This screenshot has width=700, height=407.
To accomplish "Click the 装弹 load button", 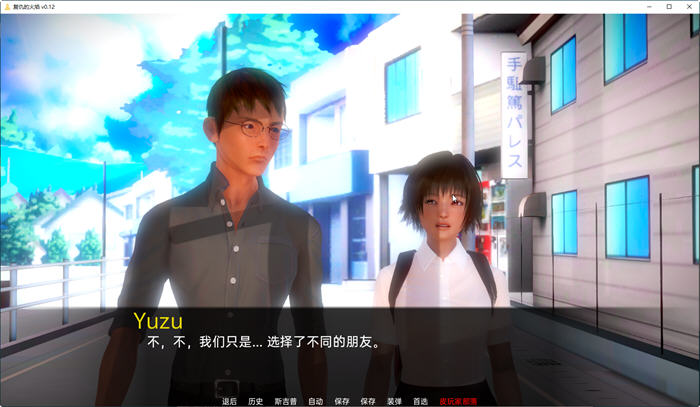I will (x=394, y=401).
